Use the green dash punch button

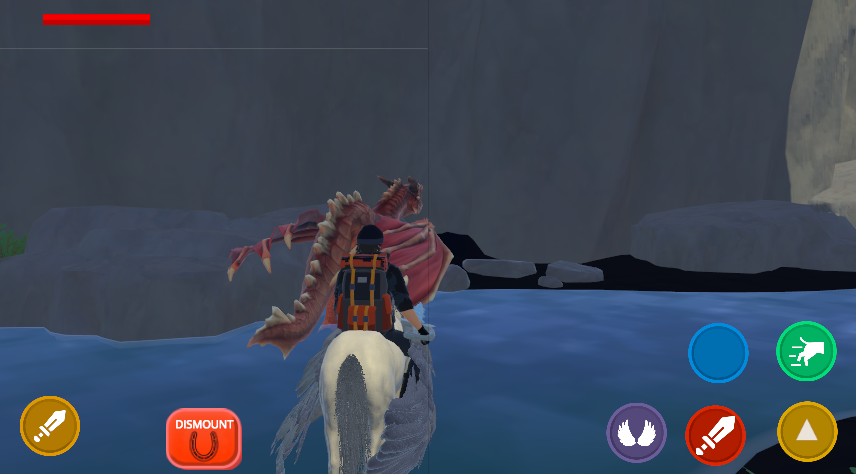pyautogui.click(x=806, y=351)
